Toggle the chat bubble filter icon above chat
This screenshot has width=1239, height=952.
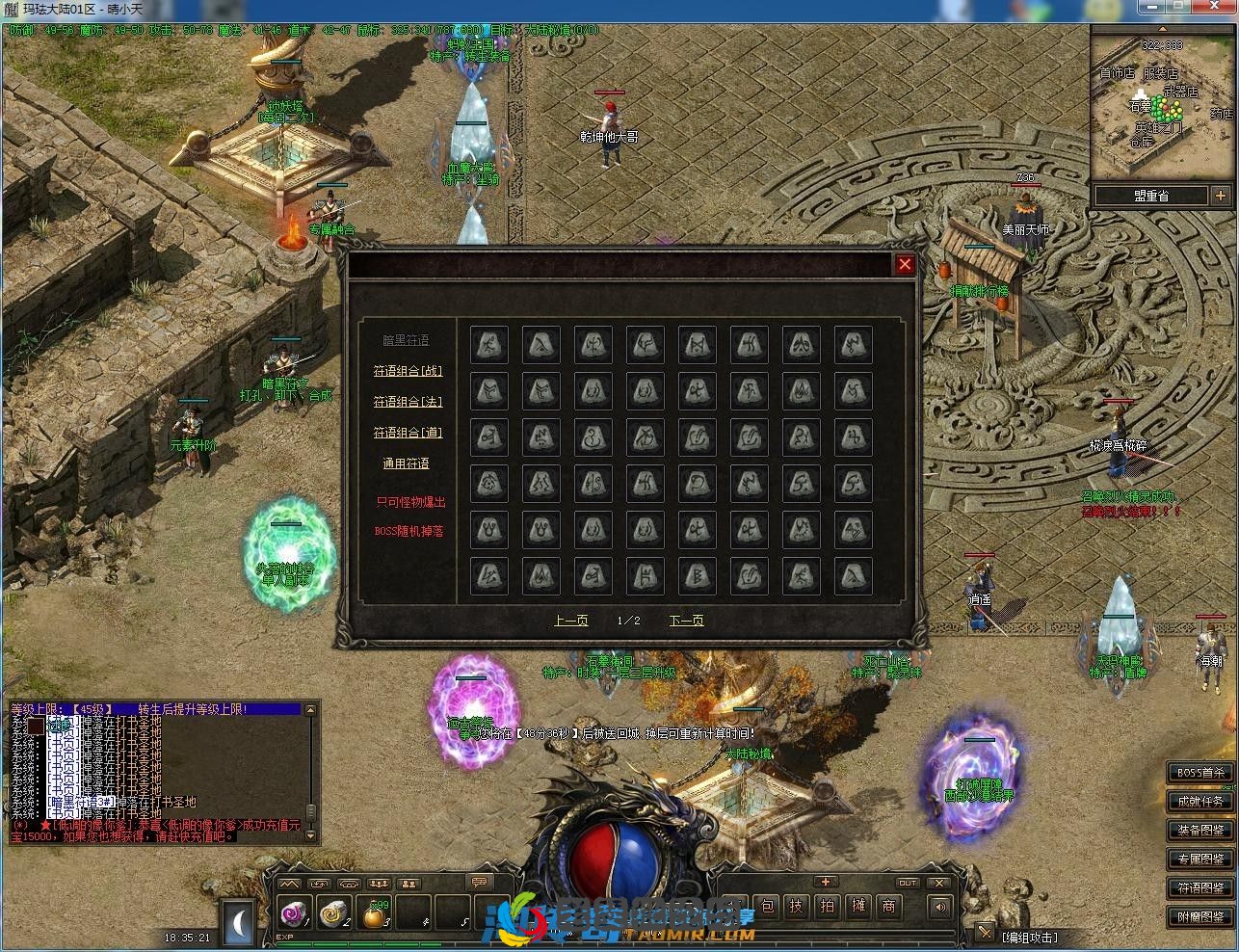click(x=477, y=881)
